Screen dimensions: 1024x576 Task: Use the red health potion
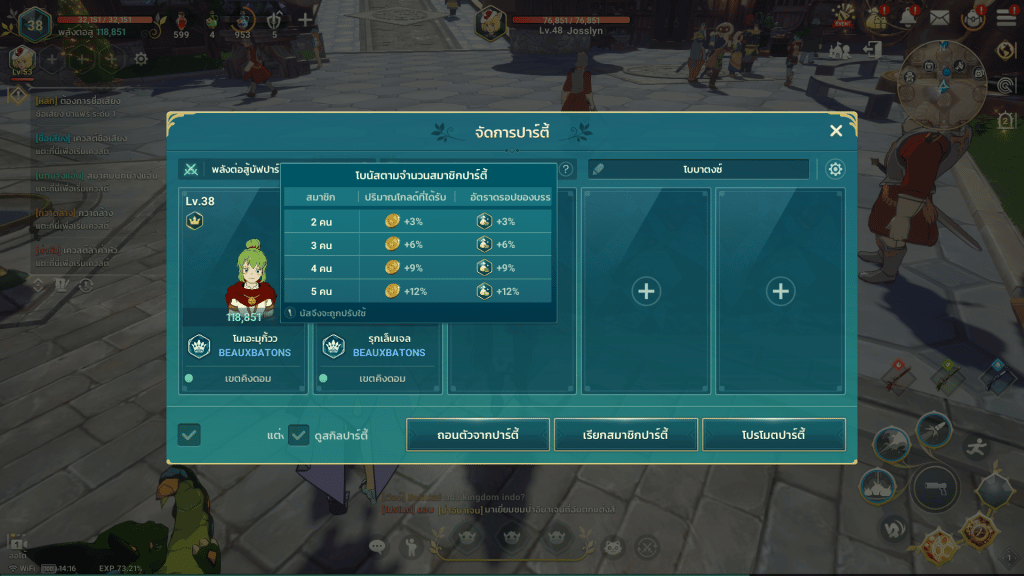coord(181,21)
